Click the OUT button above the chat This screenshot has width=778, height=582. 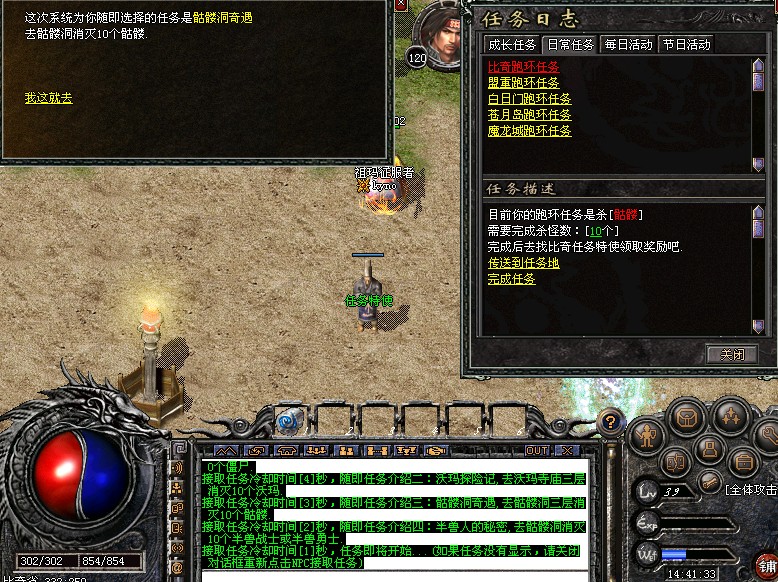click(x=538, y=451)
